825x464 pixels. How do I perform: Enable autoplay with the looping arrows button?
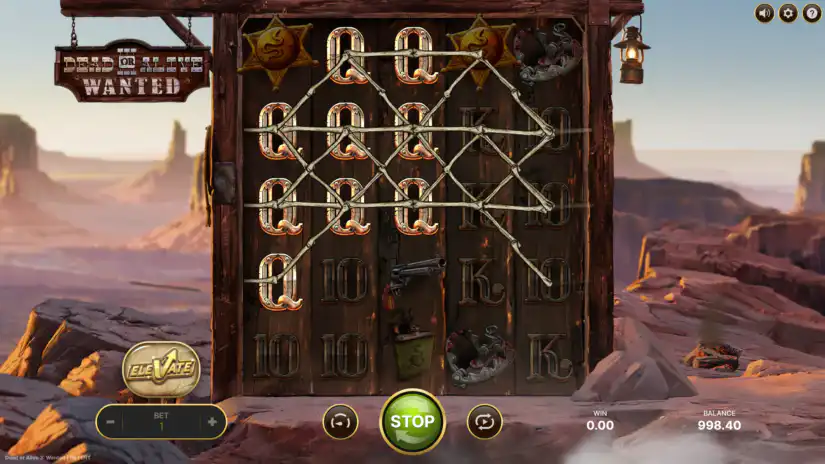tap(485, 422)
